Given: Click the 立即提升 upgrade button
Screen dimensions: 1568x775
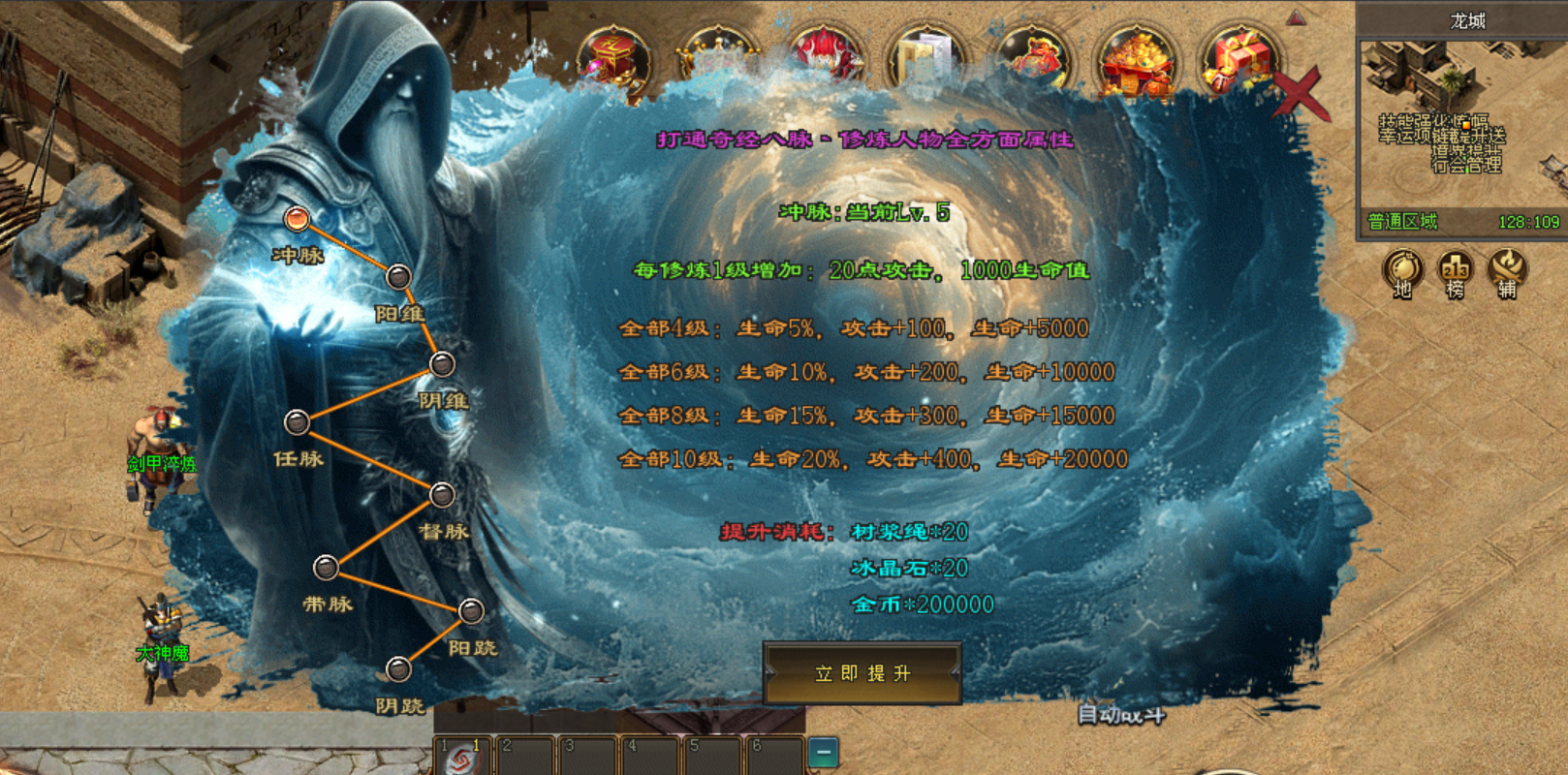Looking at the screenshot, I should [862, 673].
